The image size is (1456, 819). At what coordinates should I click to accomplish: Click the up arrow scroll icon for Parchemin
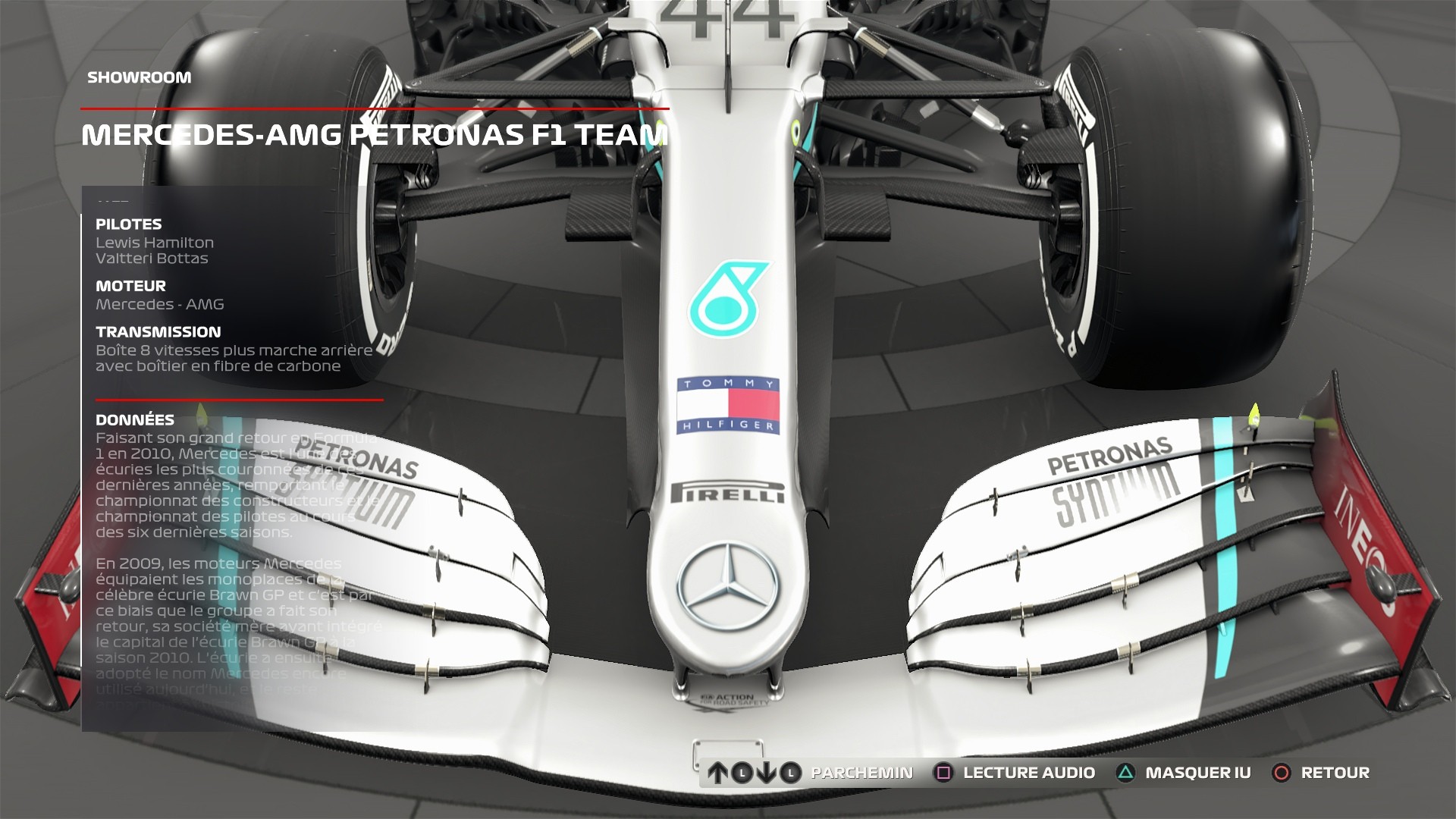(x=717, y=773)
